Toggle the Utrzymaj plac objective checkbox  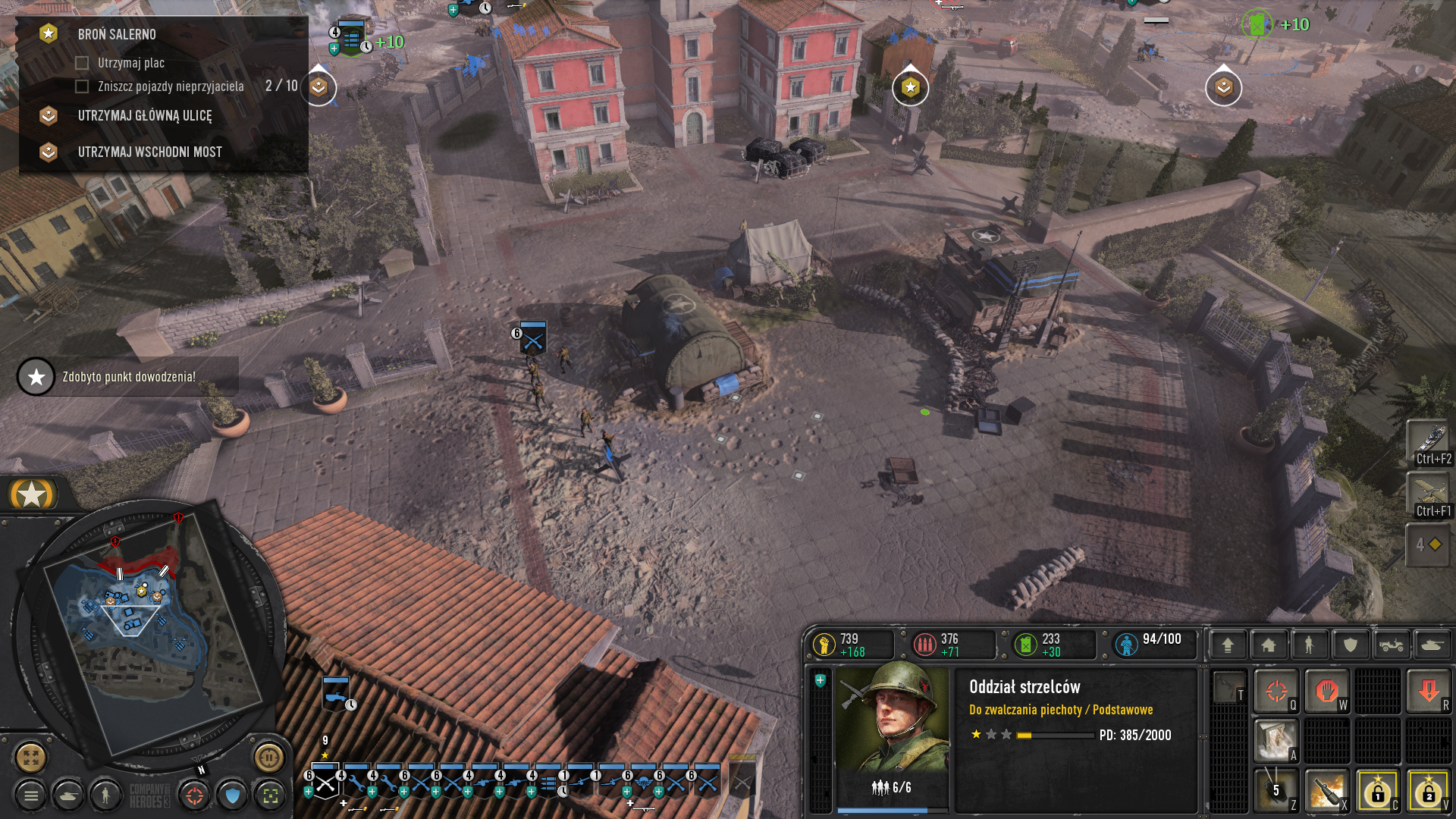click(82, 63)
